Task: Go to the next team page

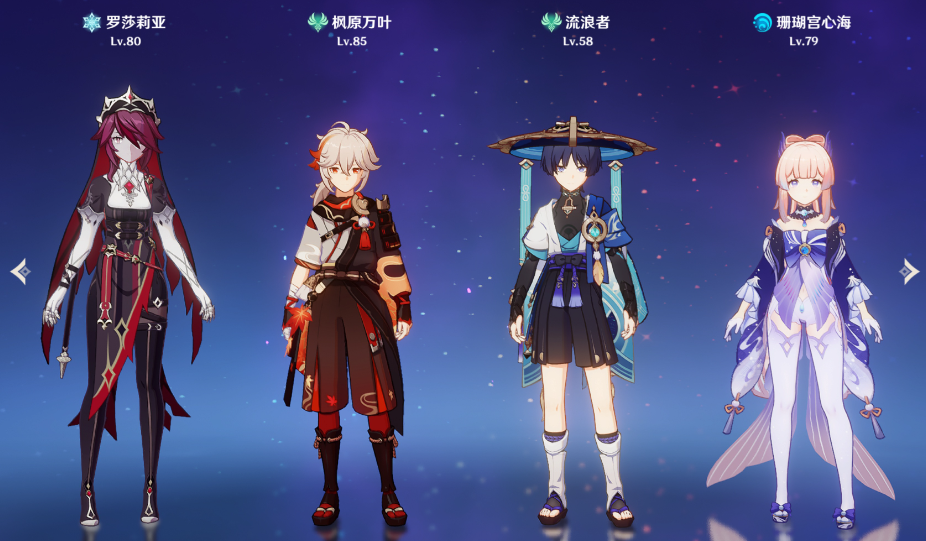Action: click(908, 271)
